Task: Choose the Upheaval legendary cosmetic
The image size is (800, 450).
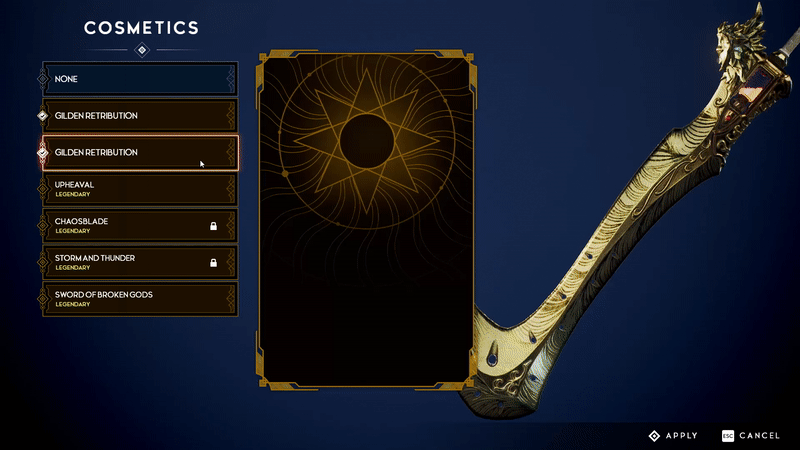Action: pos(138,188)
